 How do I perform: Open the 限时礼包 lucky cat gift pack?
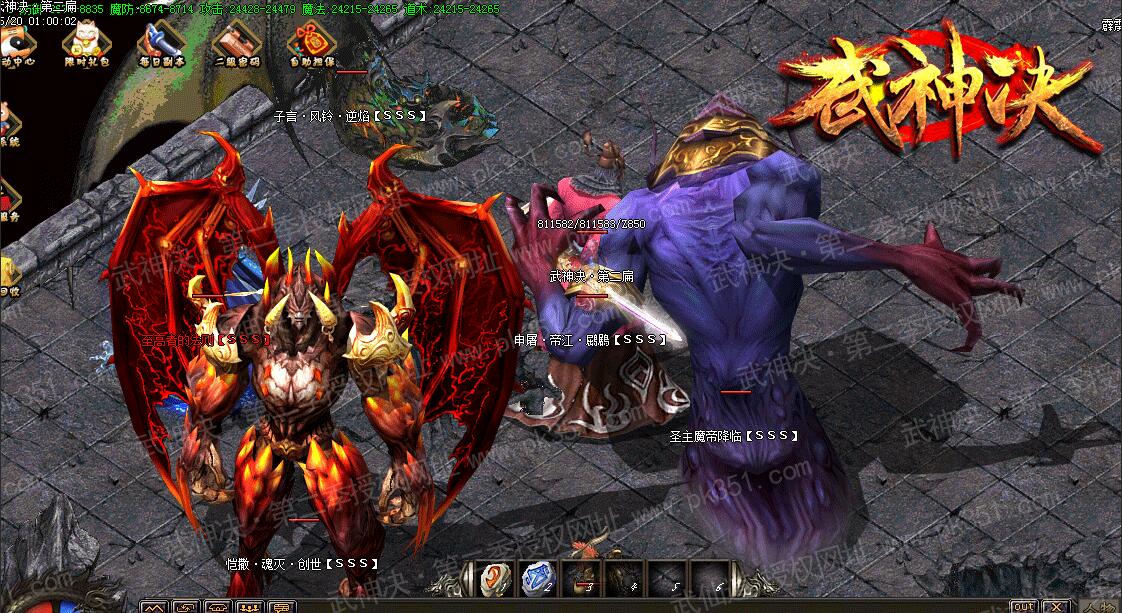coord(83,40)
